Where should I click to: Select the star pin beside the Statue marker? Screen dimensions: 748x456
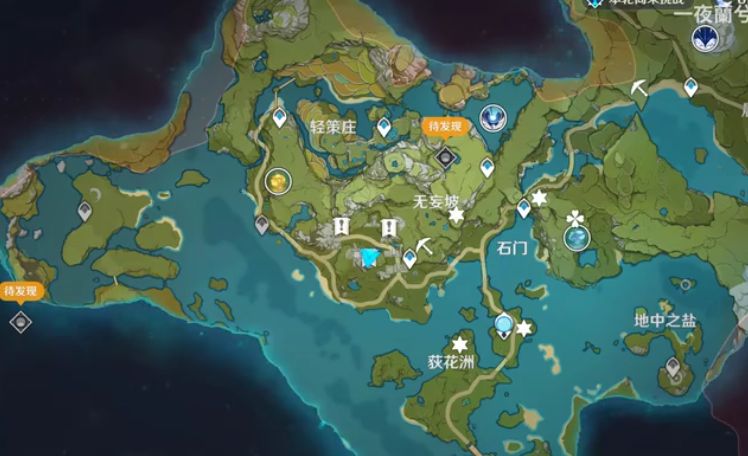click(524, 327)
